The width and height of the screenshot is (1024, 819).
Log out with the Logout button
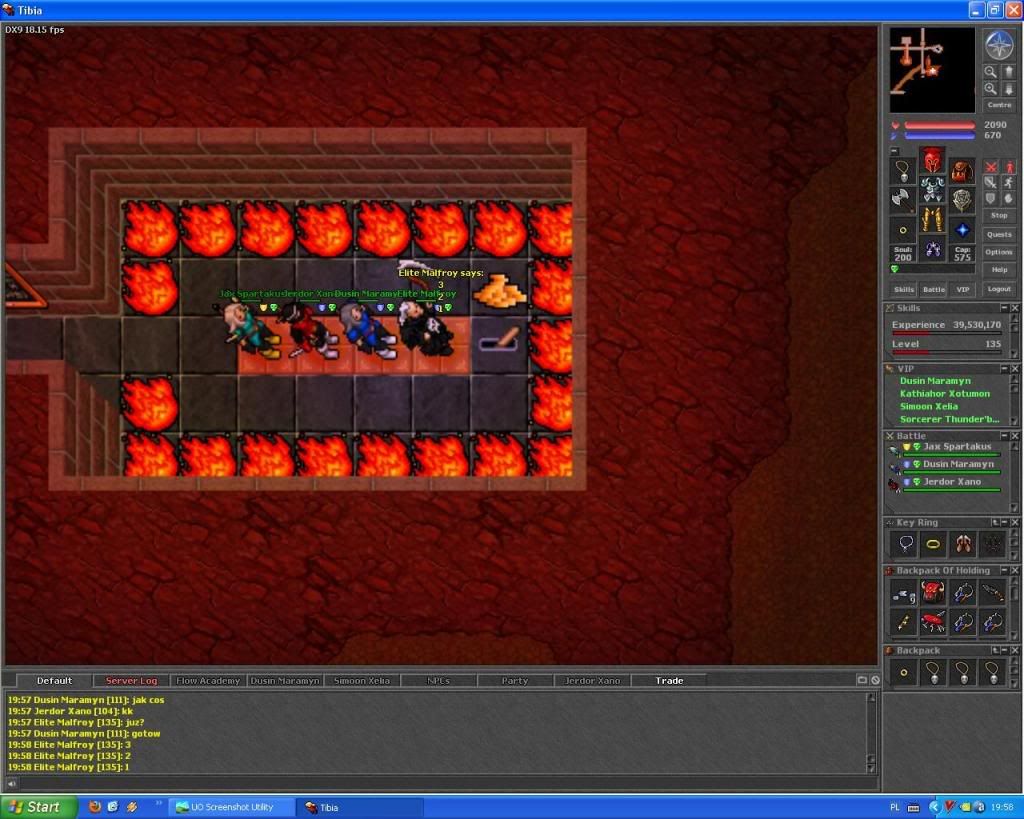(998, 289)
